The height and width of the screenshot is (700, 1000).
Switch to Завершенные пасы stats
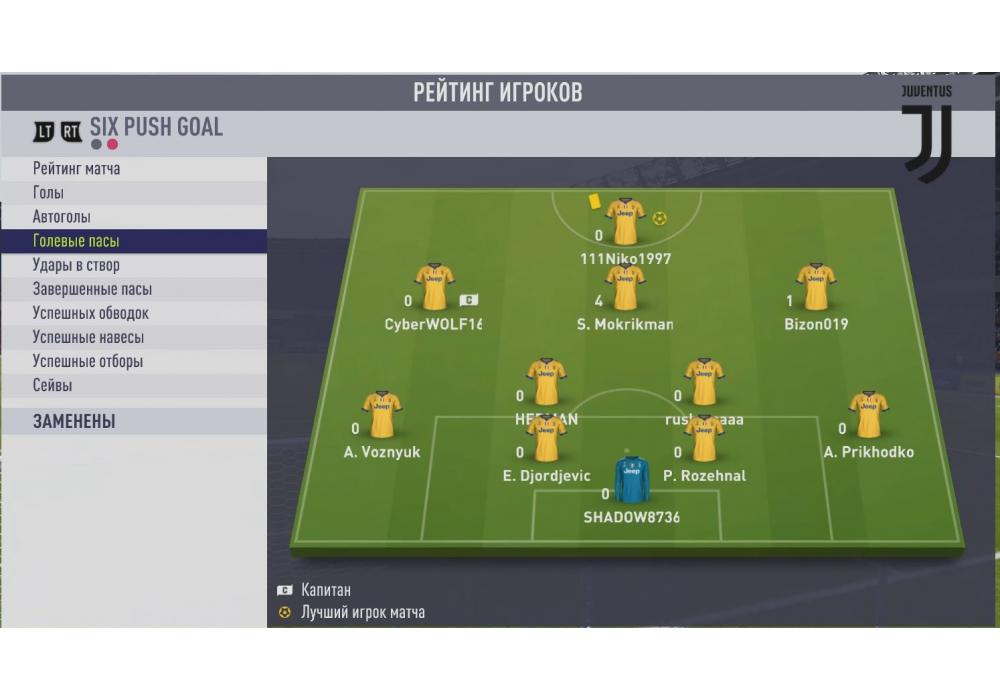coord(134,289)
